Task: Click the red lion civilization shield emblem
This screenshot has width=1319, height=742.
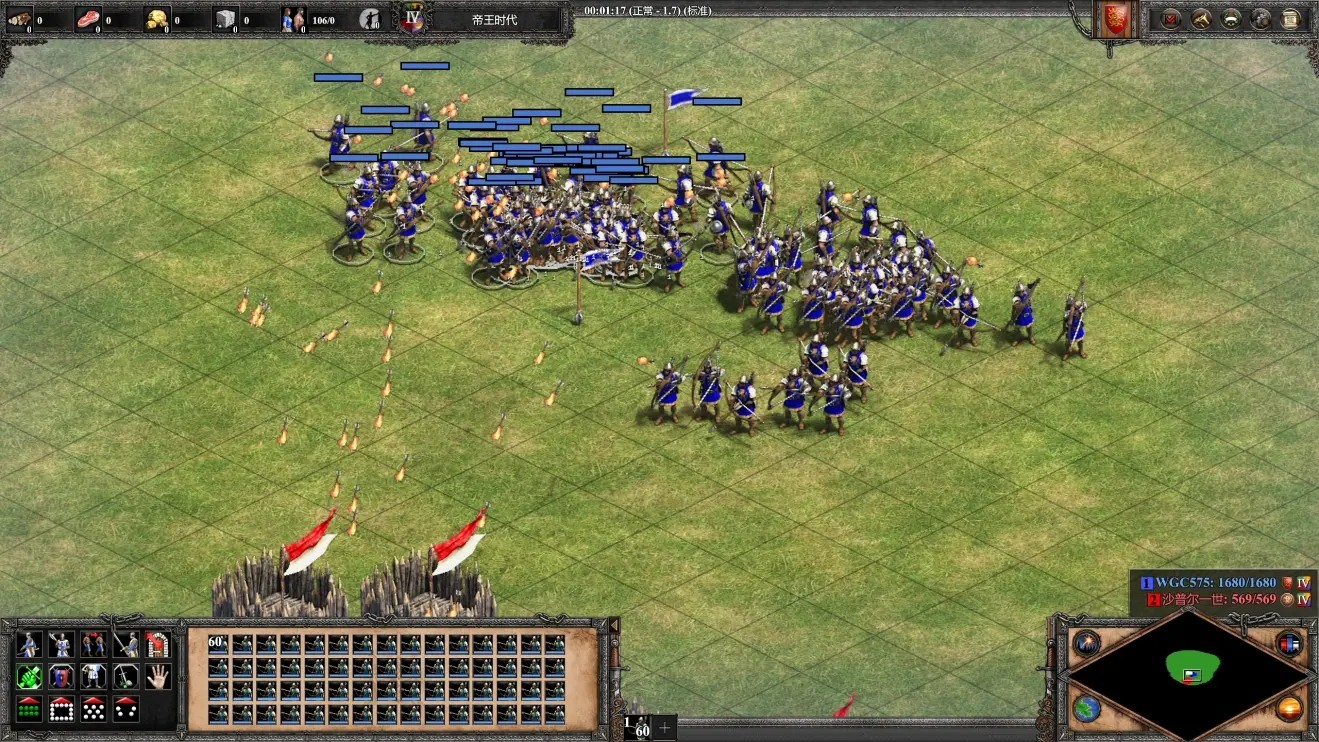Action: click(x=1114, y=19)
